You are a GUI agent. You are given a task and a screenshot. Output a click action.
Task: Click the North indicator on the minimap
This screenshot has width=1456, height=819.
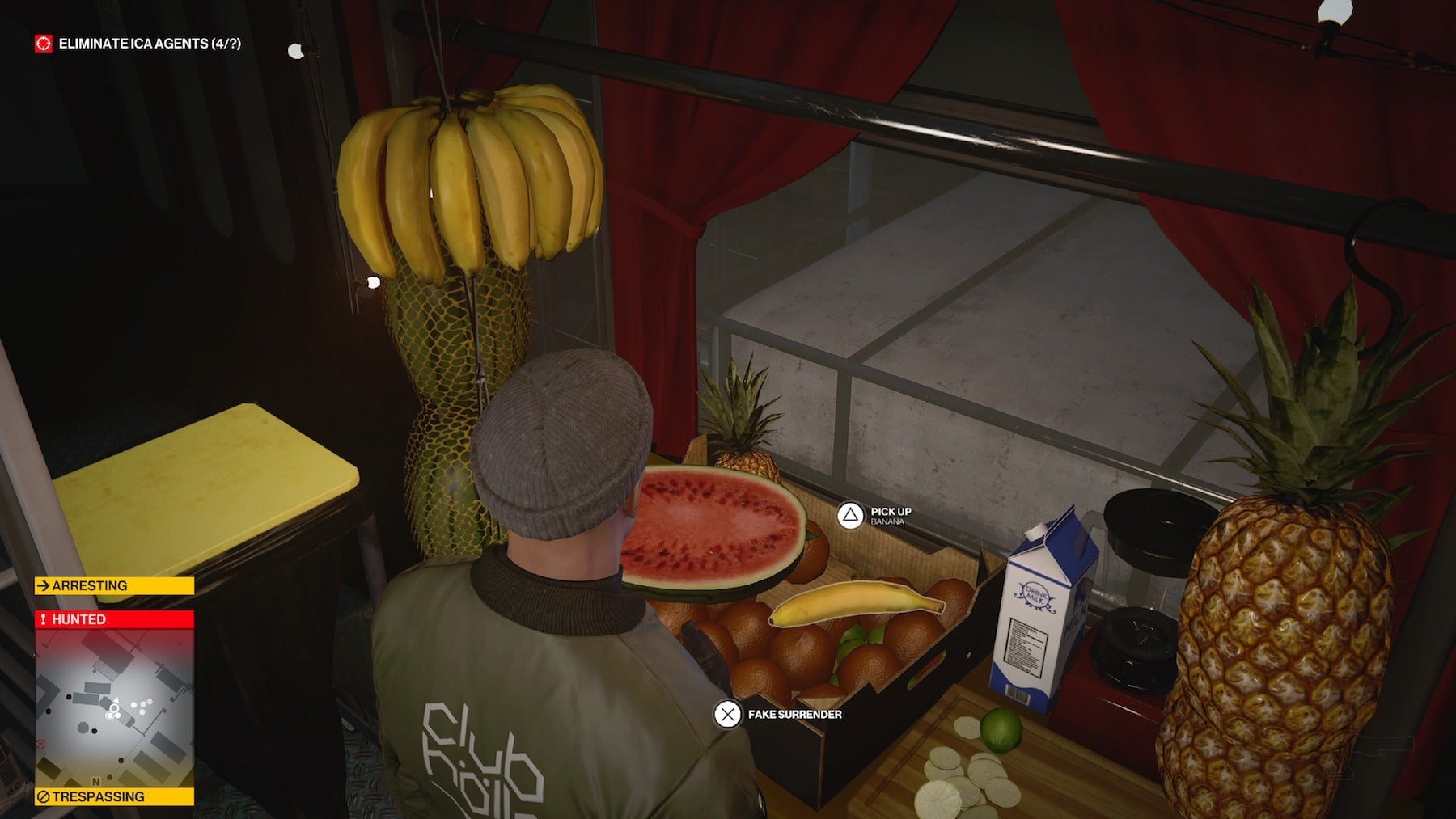(x=95, y=781)
